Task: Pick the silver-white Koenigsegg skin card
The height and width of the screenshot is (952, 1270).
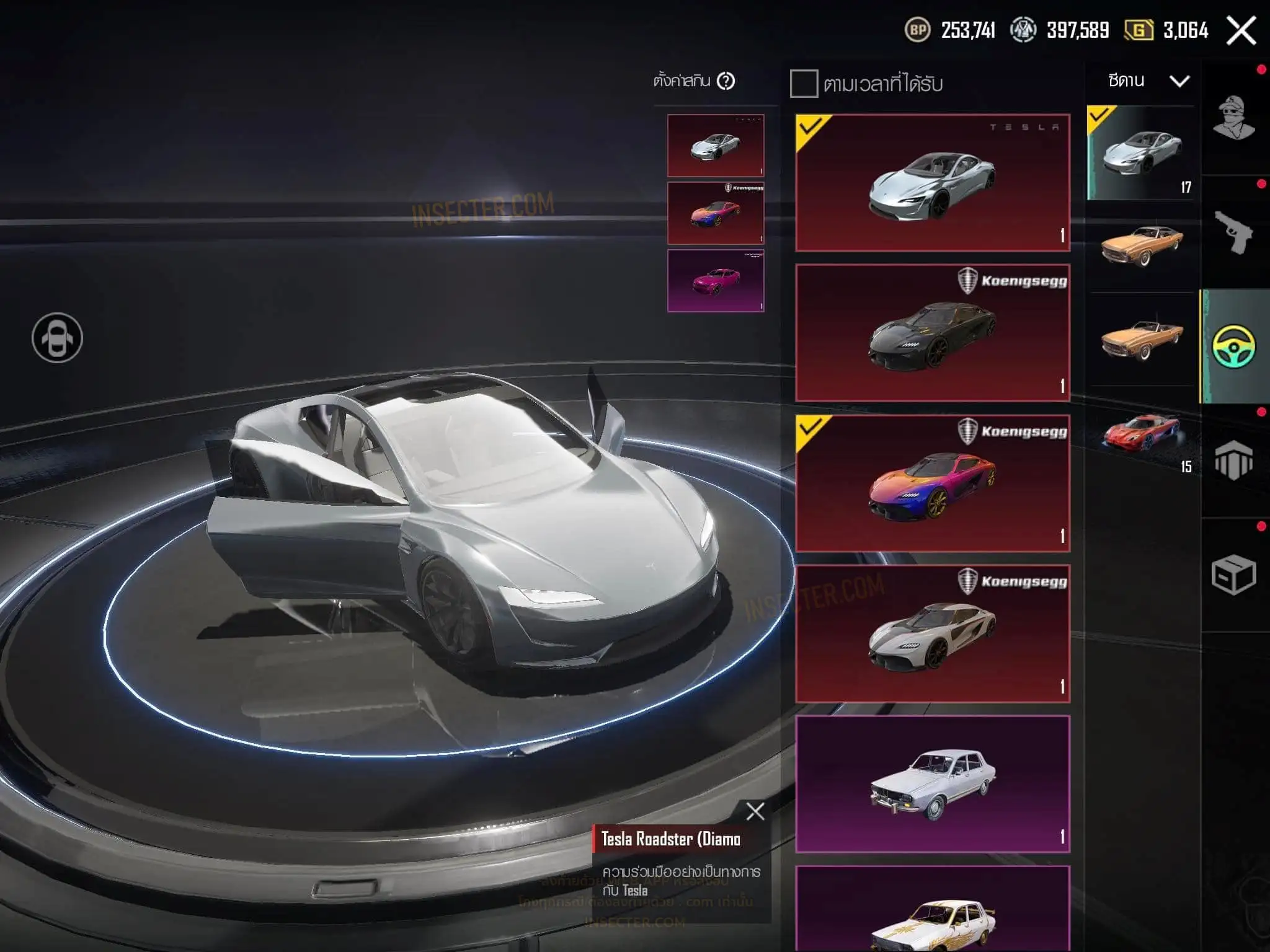Action: 933,633
